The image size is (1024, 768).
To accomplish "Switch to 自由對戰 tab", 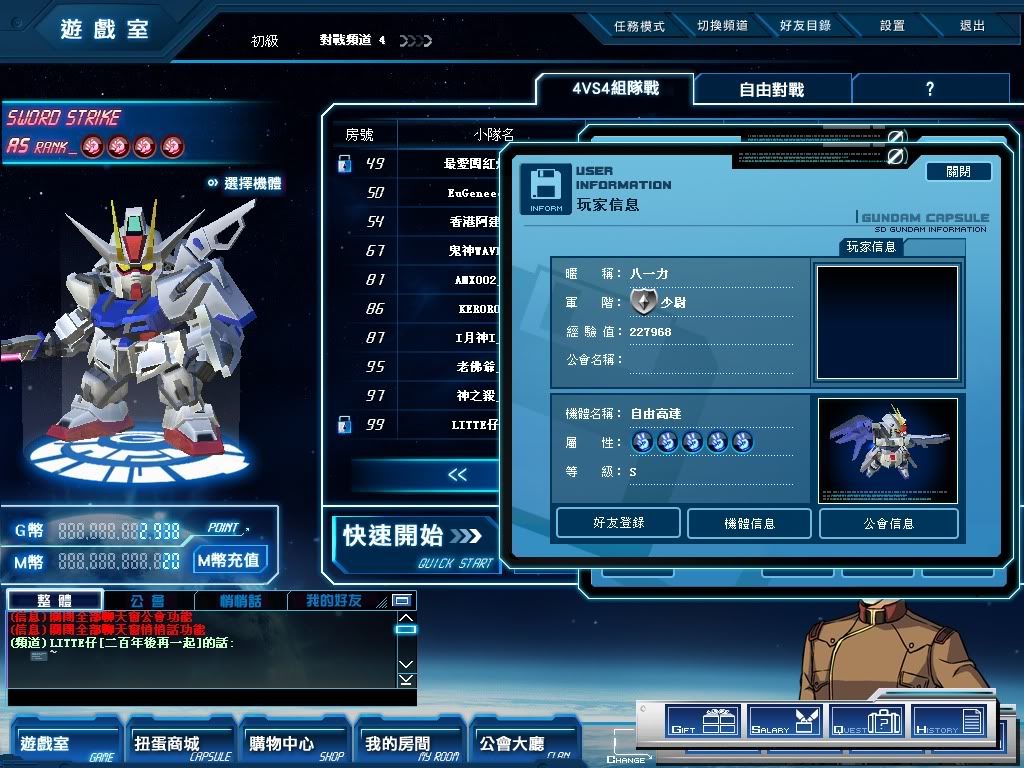I will coord(771,89).
